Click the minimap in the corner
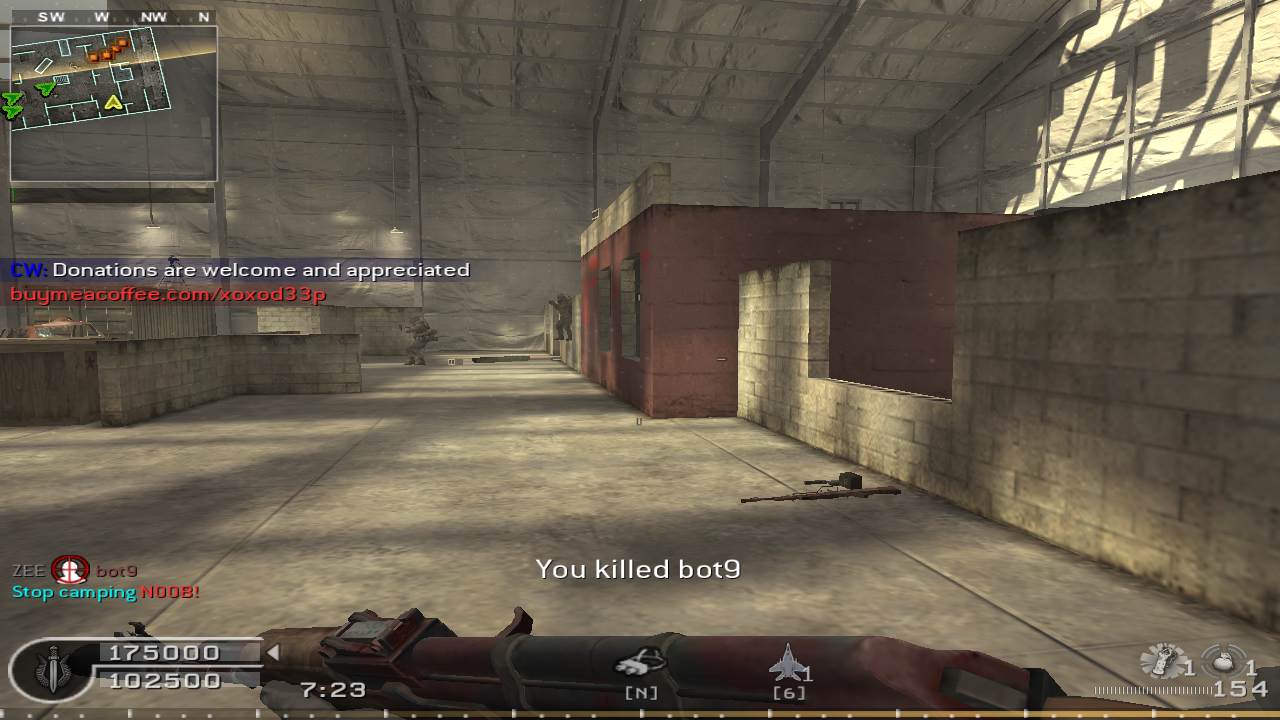Screen dimensions: 1280x720 [x=113, y=103]
